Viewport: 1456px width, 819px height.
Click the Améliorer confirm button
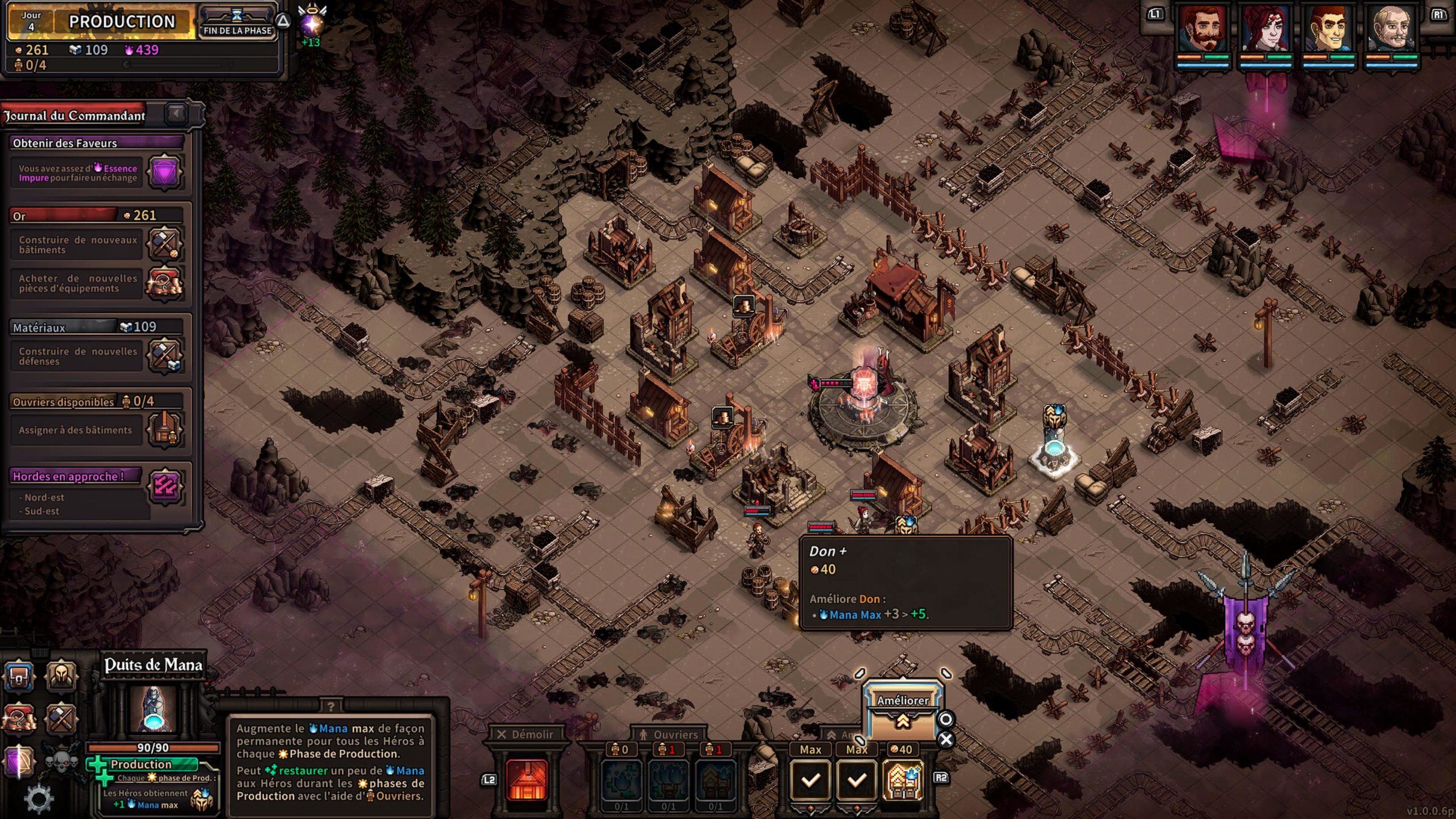902,711
